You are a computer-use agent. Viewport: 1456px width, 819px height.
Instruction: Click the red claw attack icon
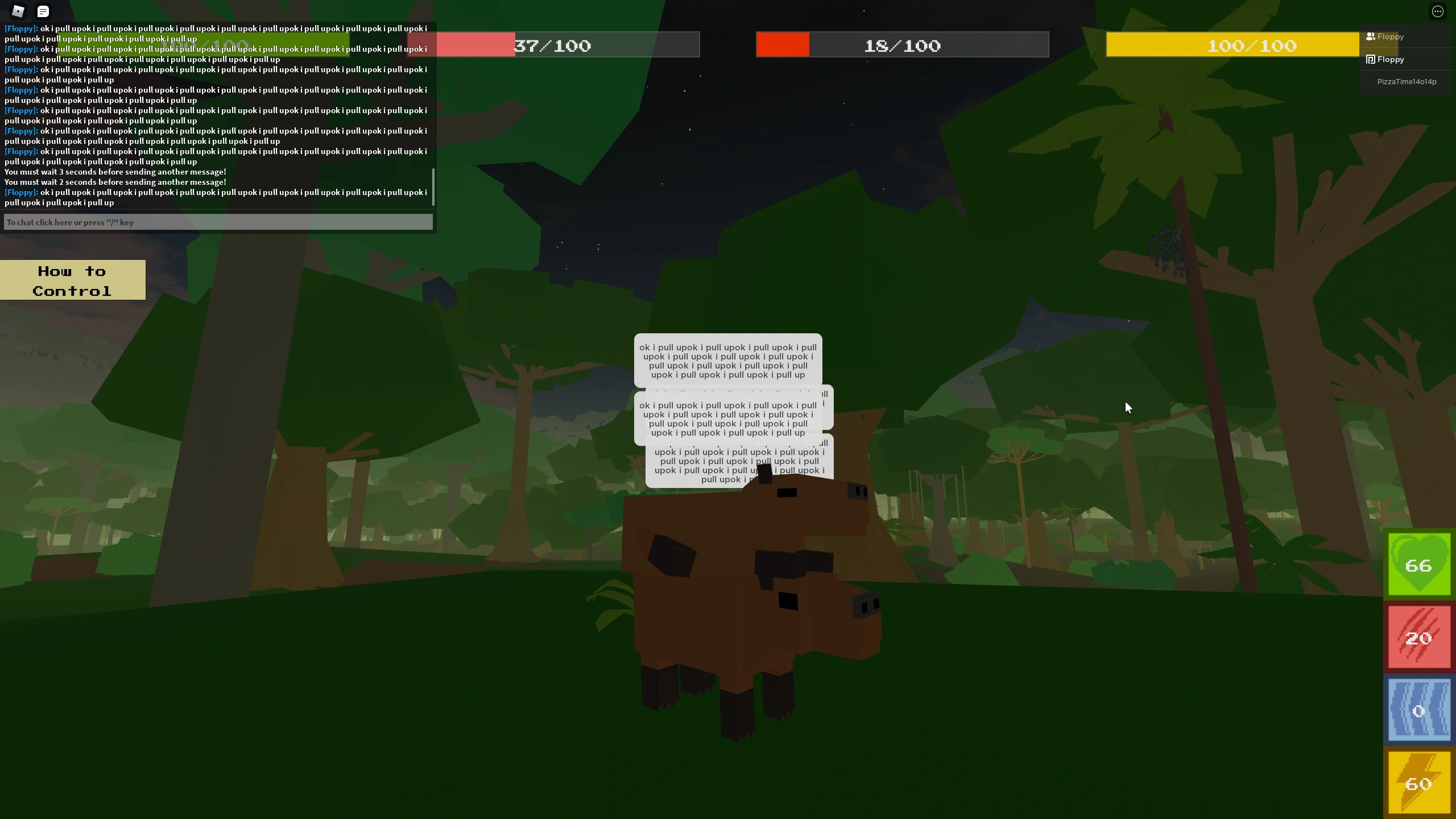tap(1418, 636)
